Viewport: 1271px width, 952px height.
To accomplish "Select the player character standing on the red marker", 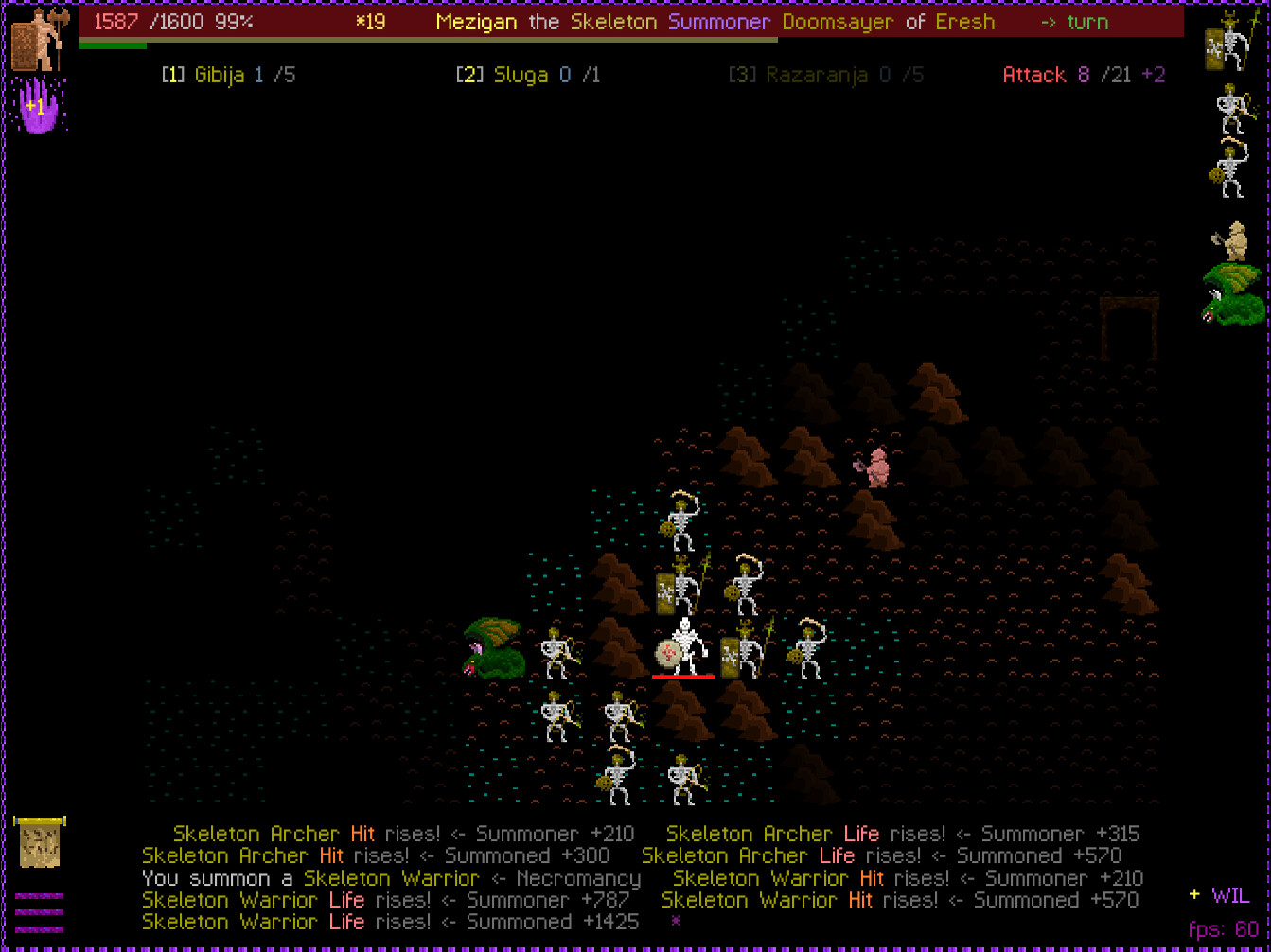I will click(x=683, y=648).
